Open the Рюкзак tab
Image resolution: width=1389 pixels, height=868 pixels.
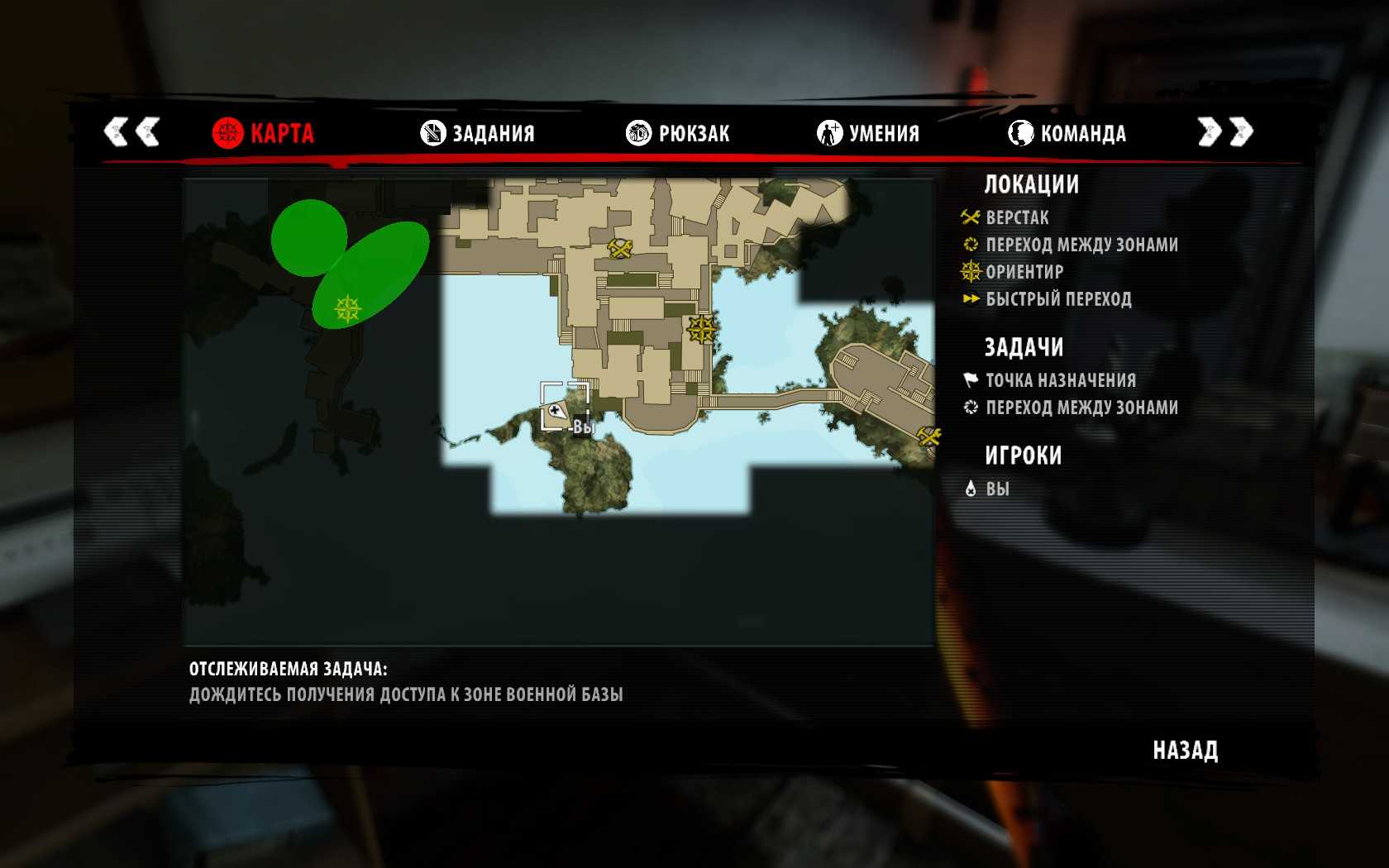[678, 133]
